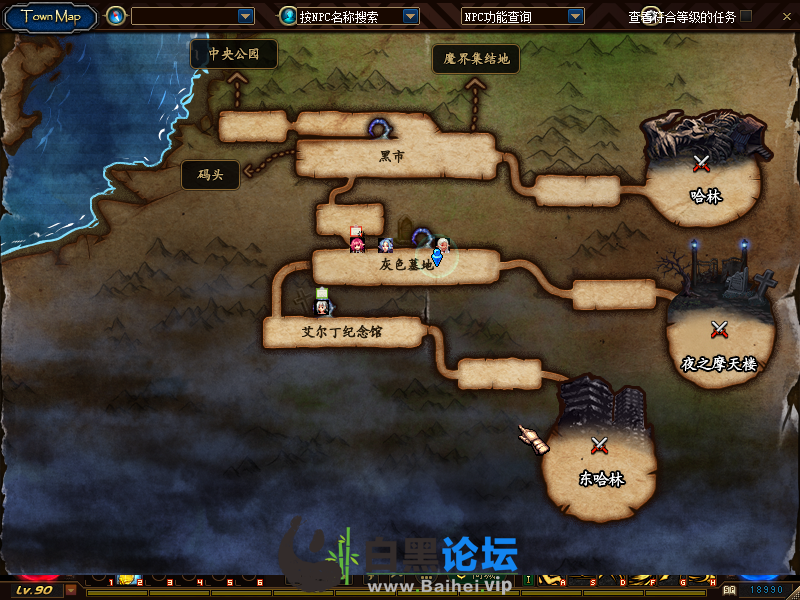Click the round blue icon beside Town Map
This screenshot has width=800, height=600.
click(116, 16)
